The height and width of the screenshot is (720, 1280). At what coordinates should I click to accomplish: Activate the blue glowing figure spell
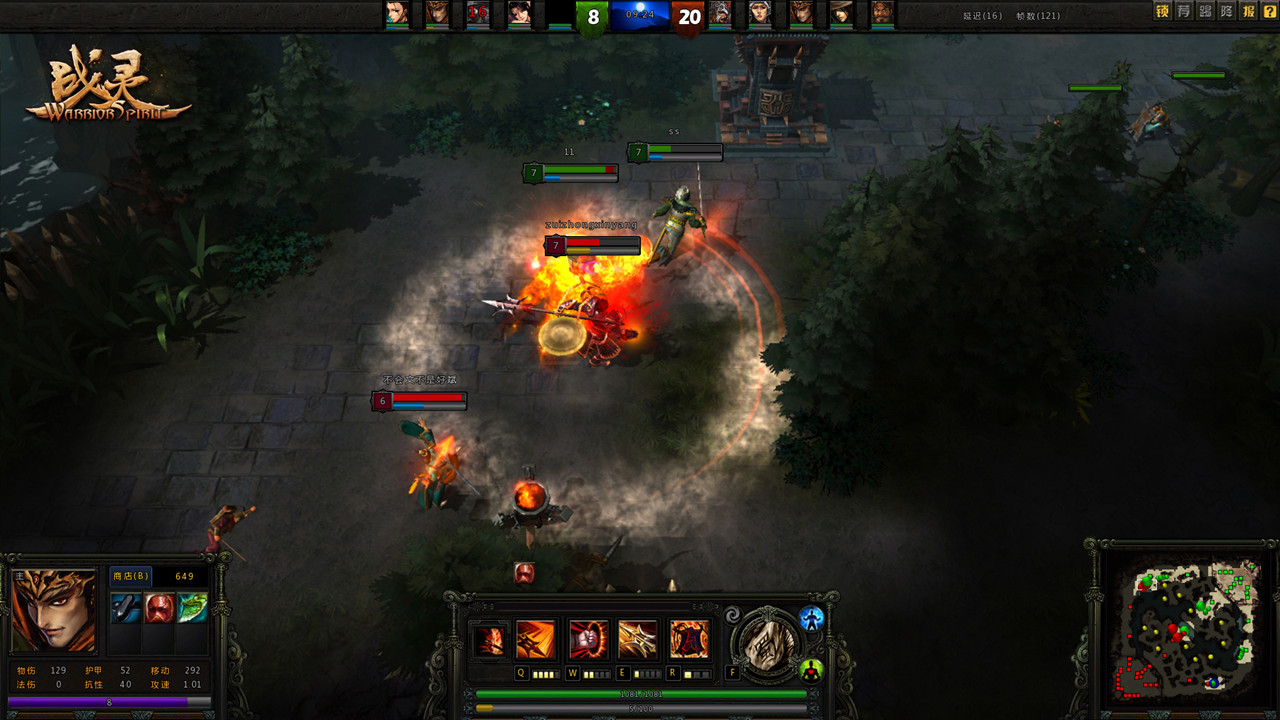coord(811,618)
